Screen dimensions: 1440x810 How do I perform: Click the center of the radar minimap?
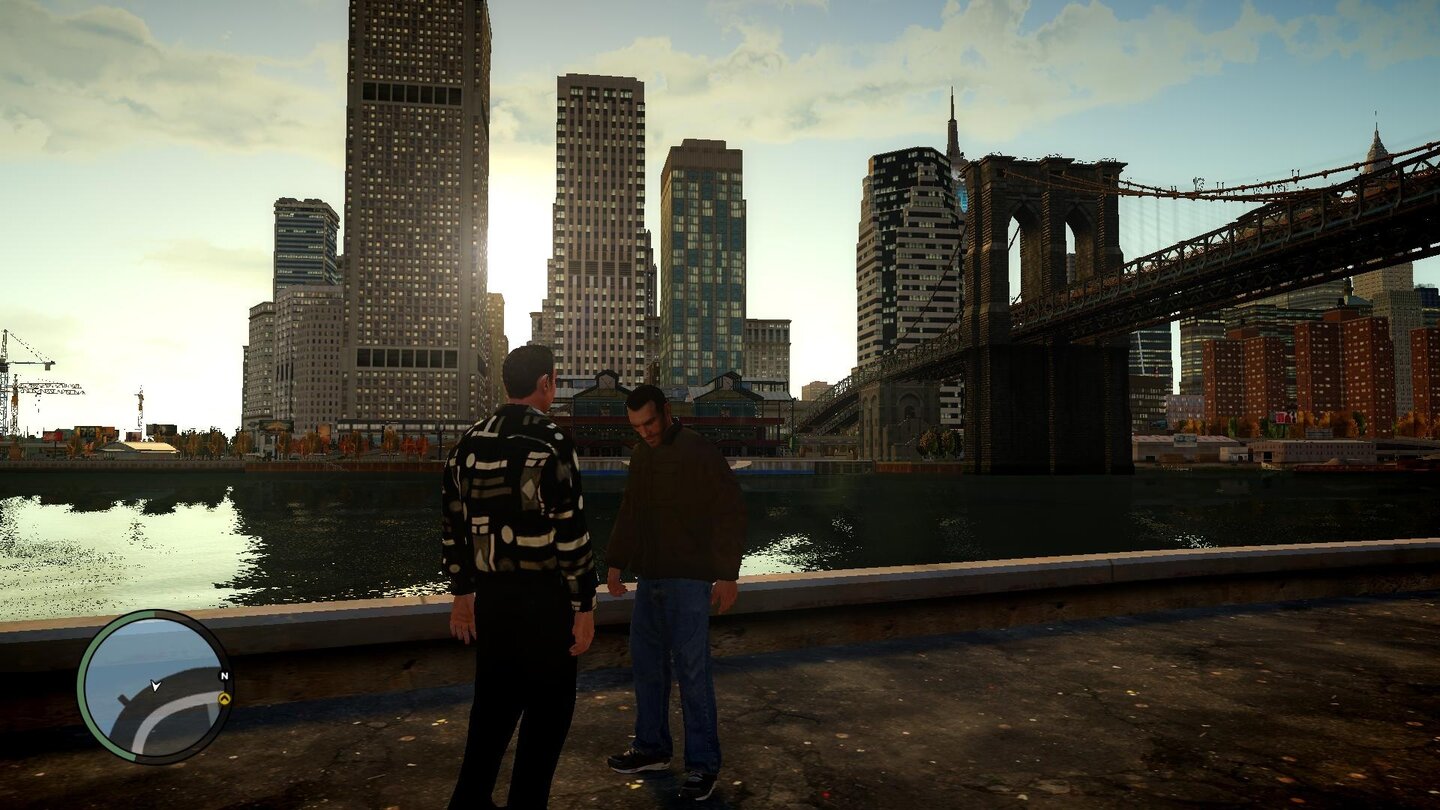click(158, 690)
